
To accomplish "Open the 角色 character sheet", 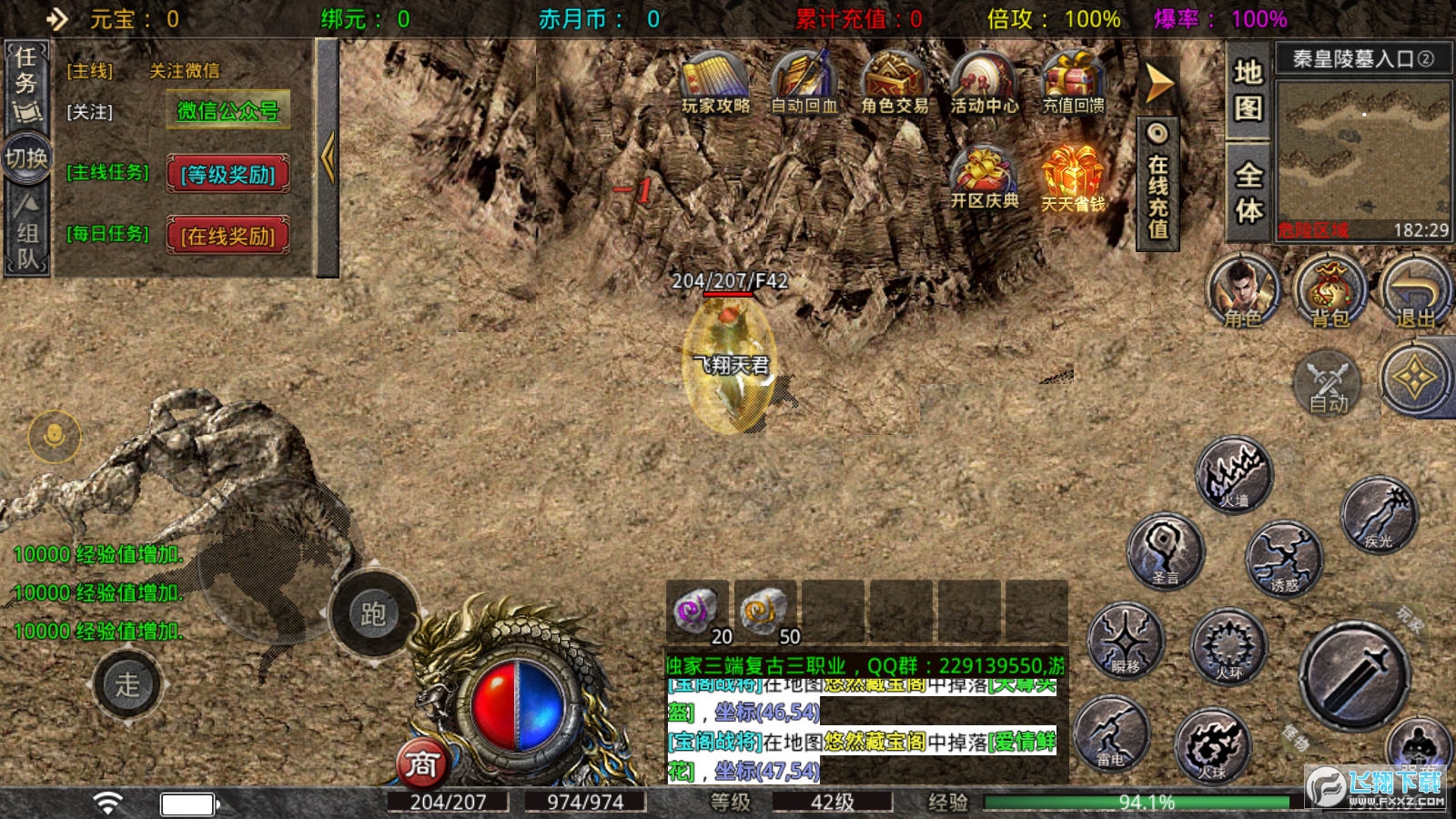I will [x=1242, y=291].
